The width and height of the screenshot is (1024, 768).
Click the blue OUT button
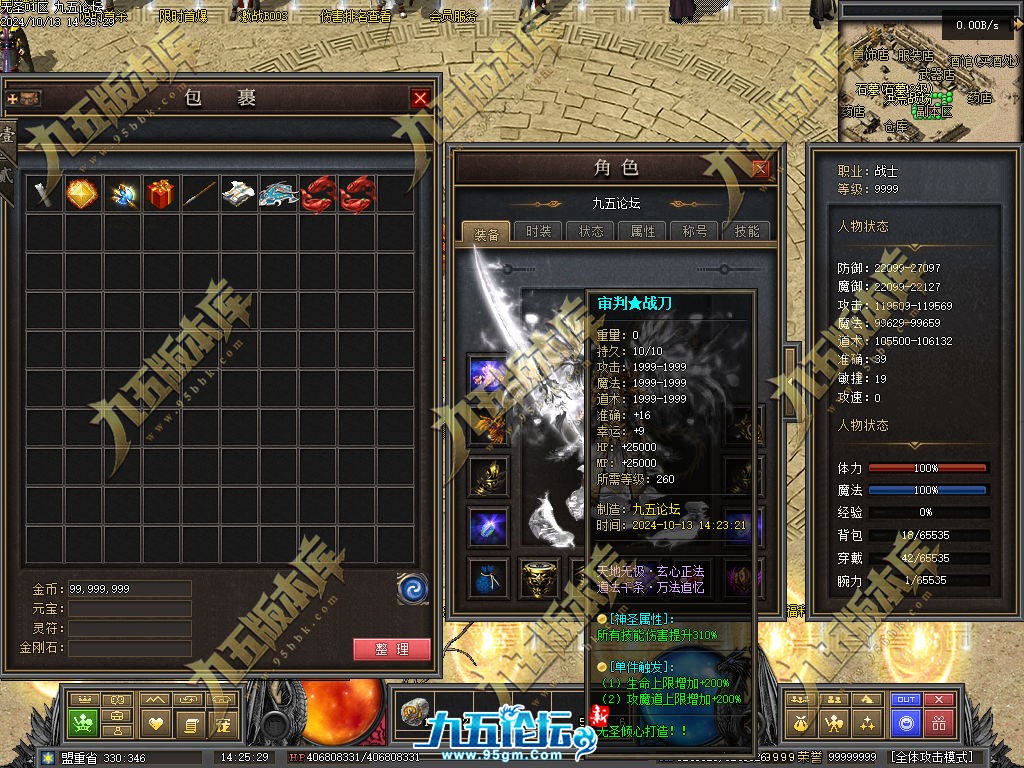click(906, 700)
